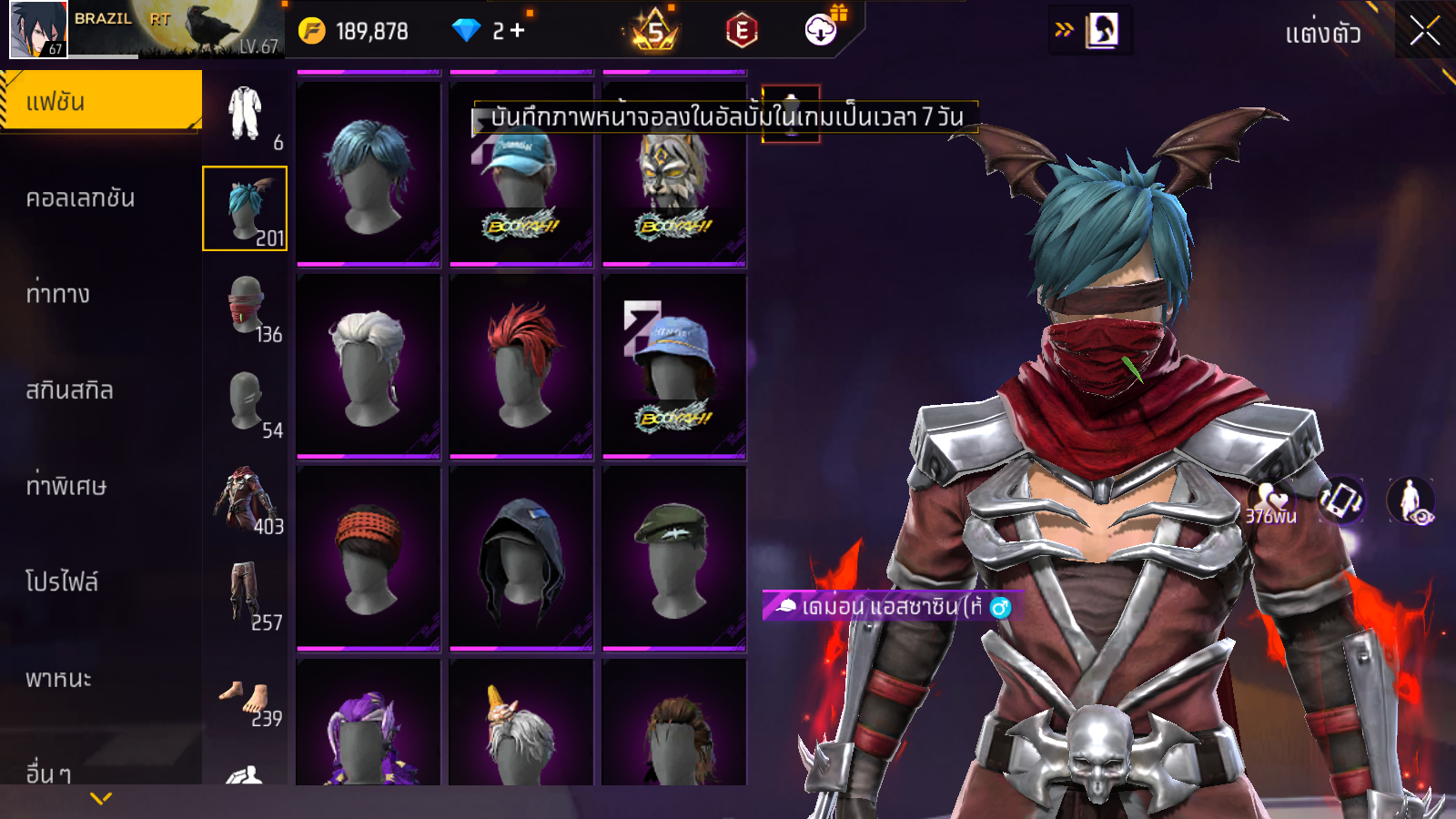Add diamonds with the plus button
Viewport: 1456px width, 819px height.
point(518,31)
